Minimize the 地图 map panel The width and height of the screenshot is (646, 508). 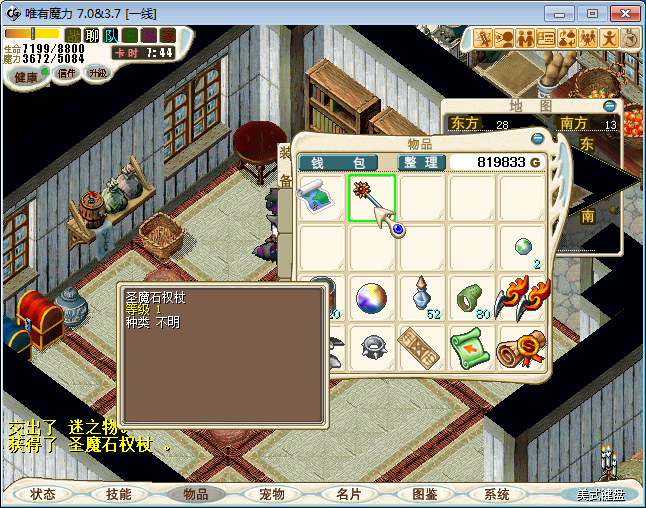tap(609, 105)
